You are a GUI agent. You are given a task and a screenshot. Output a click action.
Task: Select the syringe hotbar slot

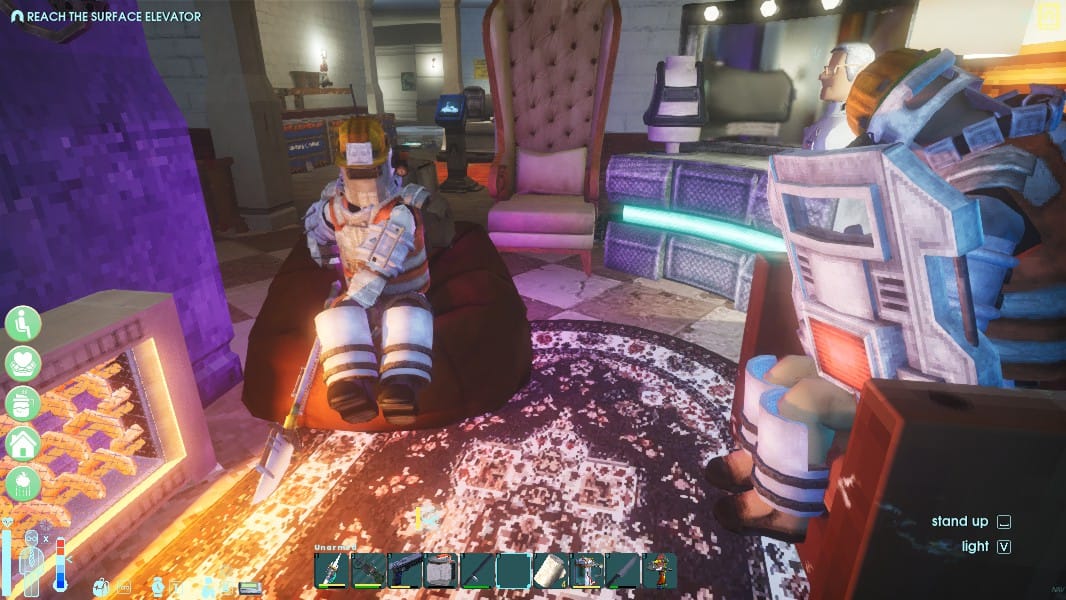pyautogui.click(x=332, y=571)
